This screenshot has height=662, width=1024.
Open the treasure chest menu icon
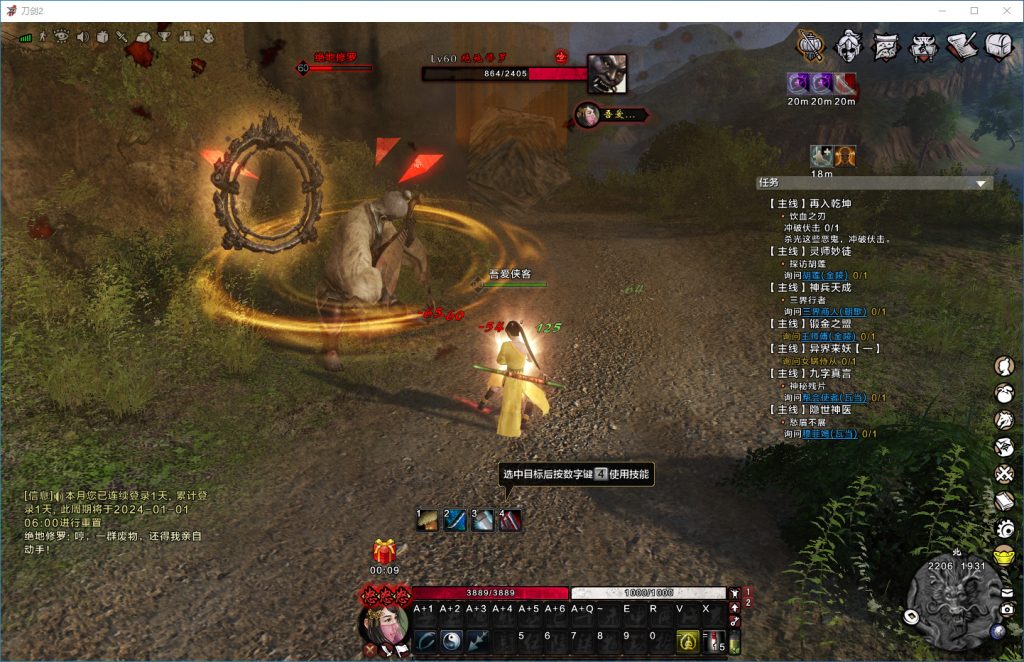[x=999, y=45]
